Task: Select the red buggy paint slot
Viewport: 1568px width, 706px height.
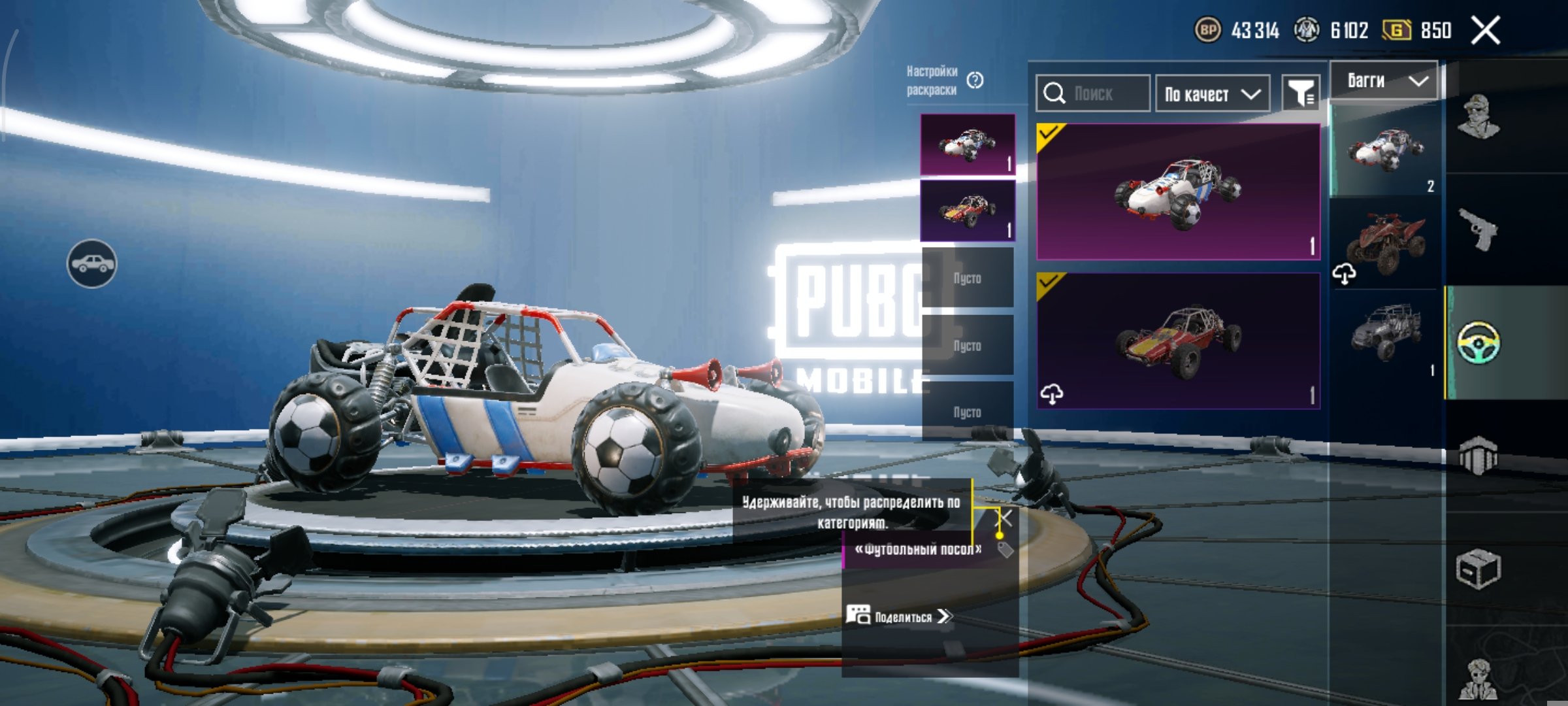Action: tap(967, 210)
